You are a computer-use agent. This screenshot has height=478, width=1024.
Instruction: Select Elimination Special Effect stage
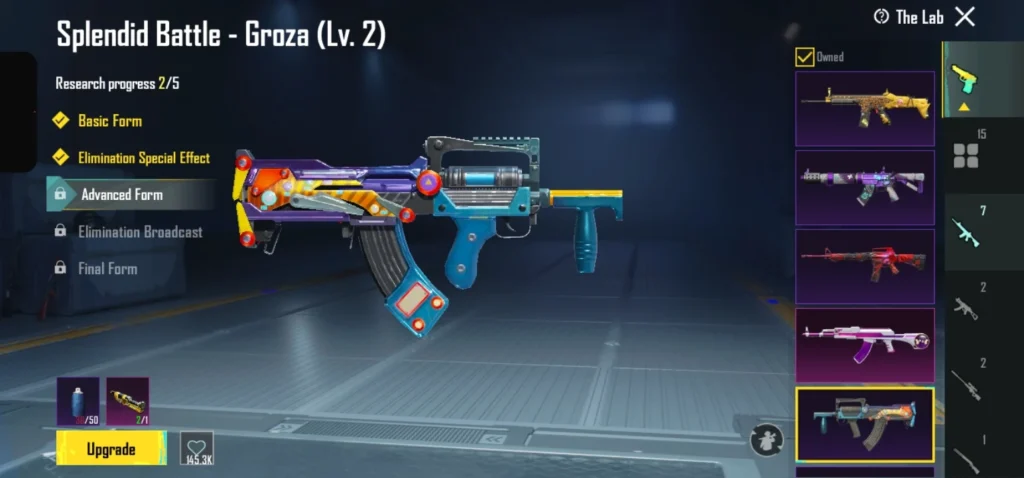tap(143, 158)
